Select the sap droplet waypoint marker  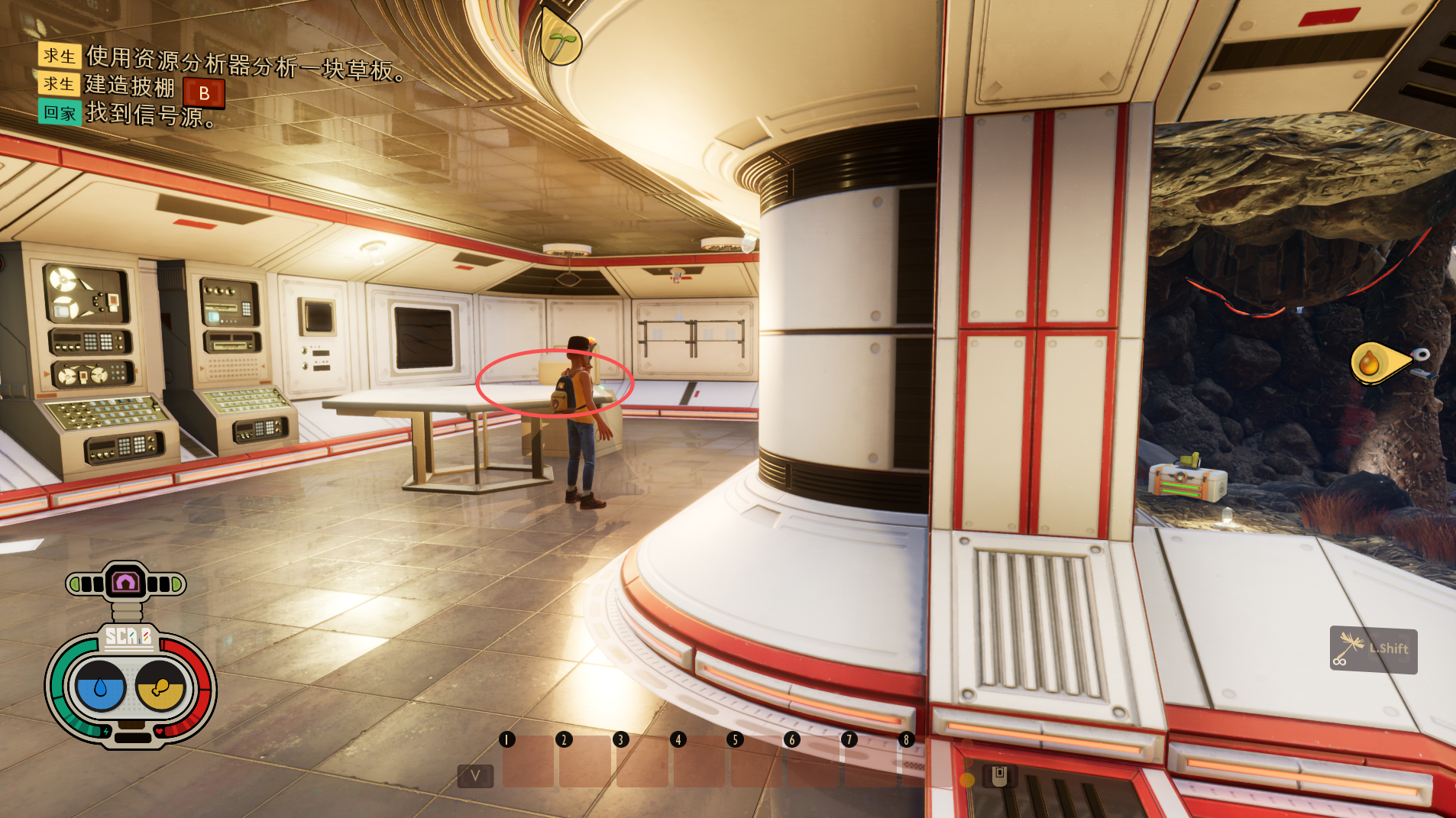[1369, 363]
